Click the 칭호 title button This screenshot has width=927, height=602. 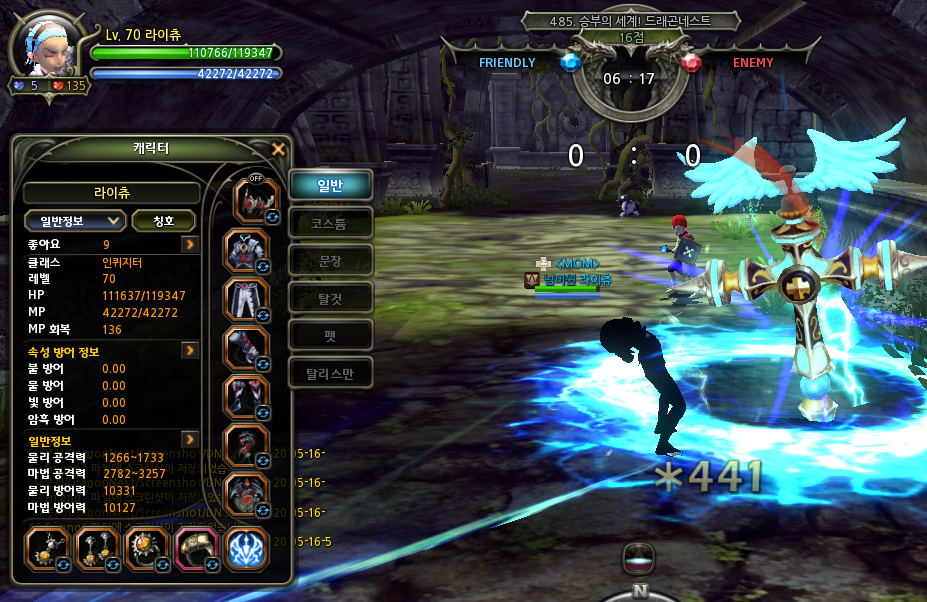pos(163,221)
